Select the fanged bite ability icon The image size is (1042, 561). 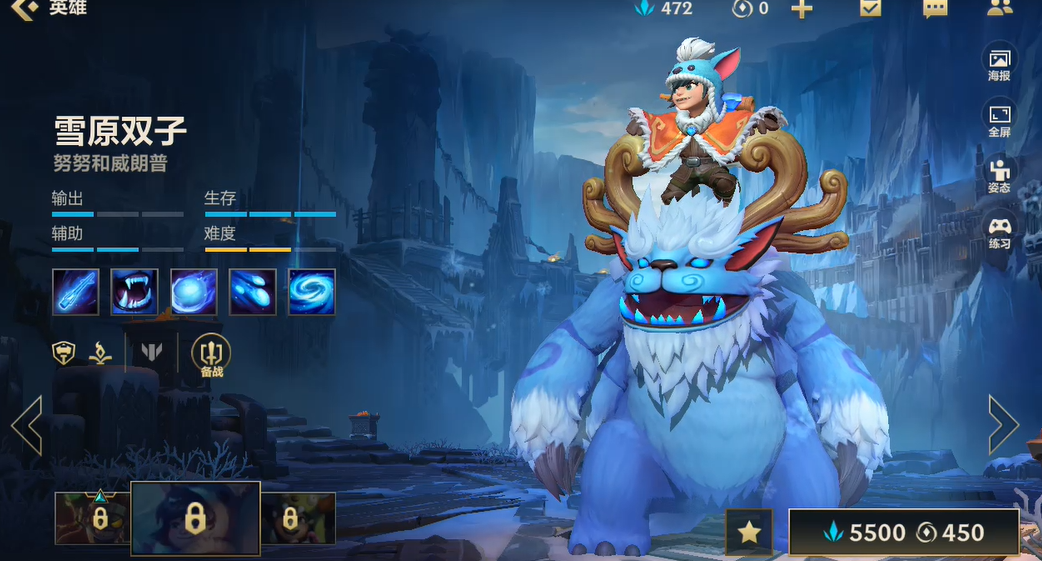tap(134, 292)
